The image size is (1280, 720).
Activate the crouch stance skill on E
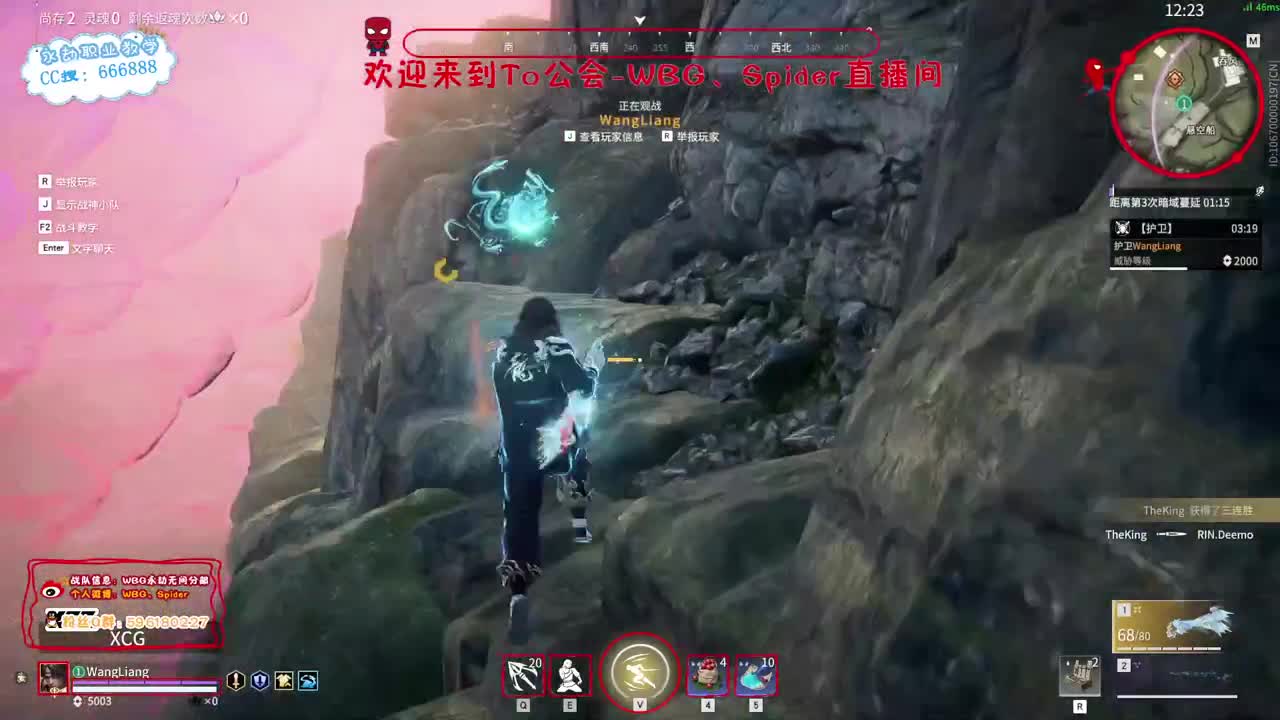[x=569, y=675]
